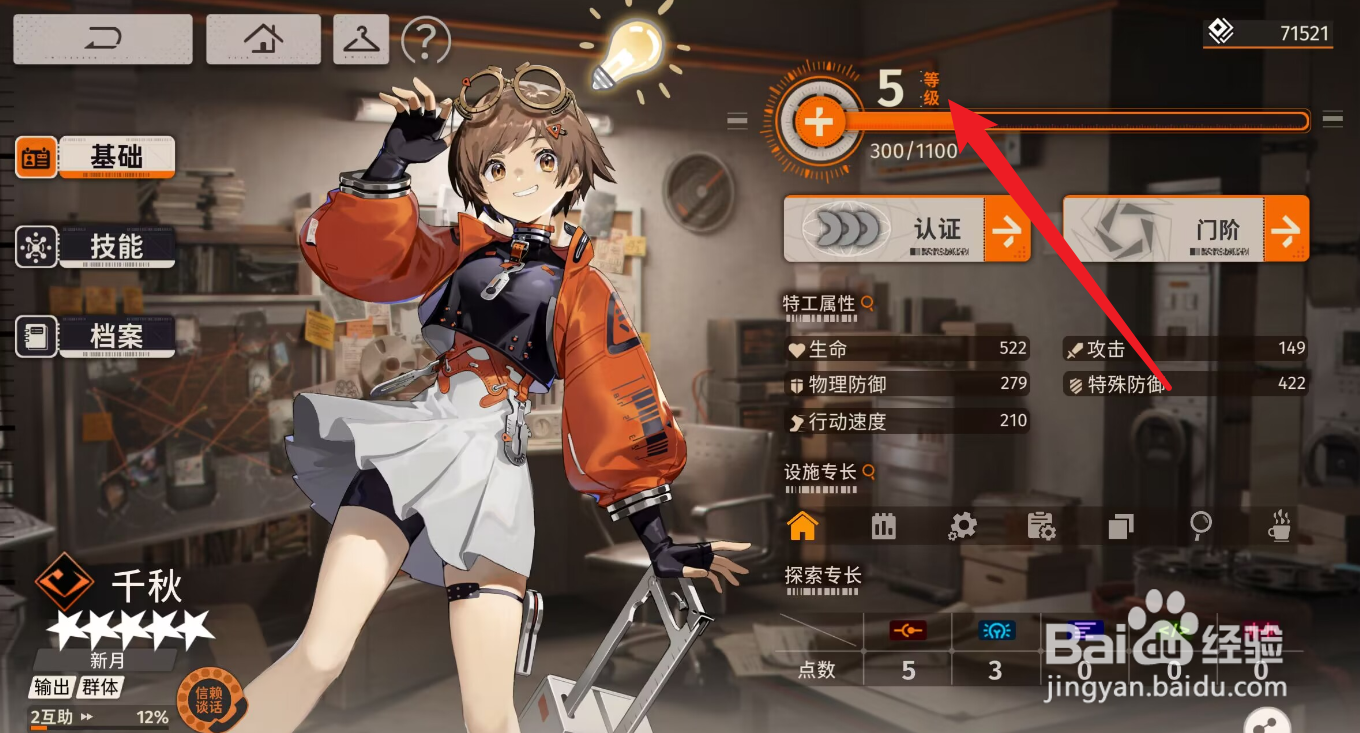Image resolution: width=1360 pixels, height=733 pixels.
Task: Open the outfit hanger button
Action: pyautogui.click(x=361, y=40)
